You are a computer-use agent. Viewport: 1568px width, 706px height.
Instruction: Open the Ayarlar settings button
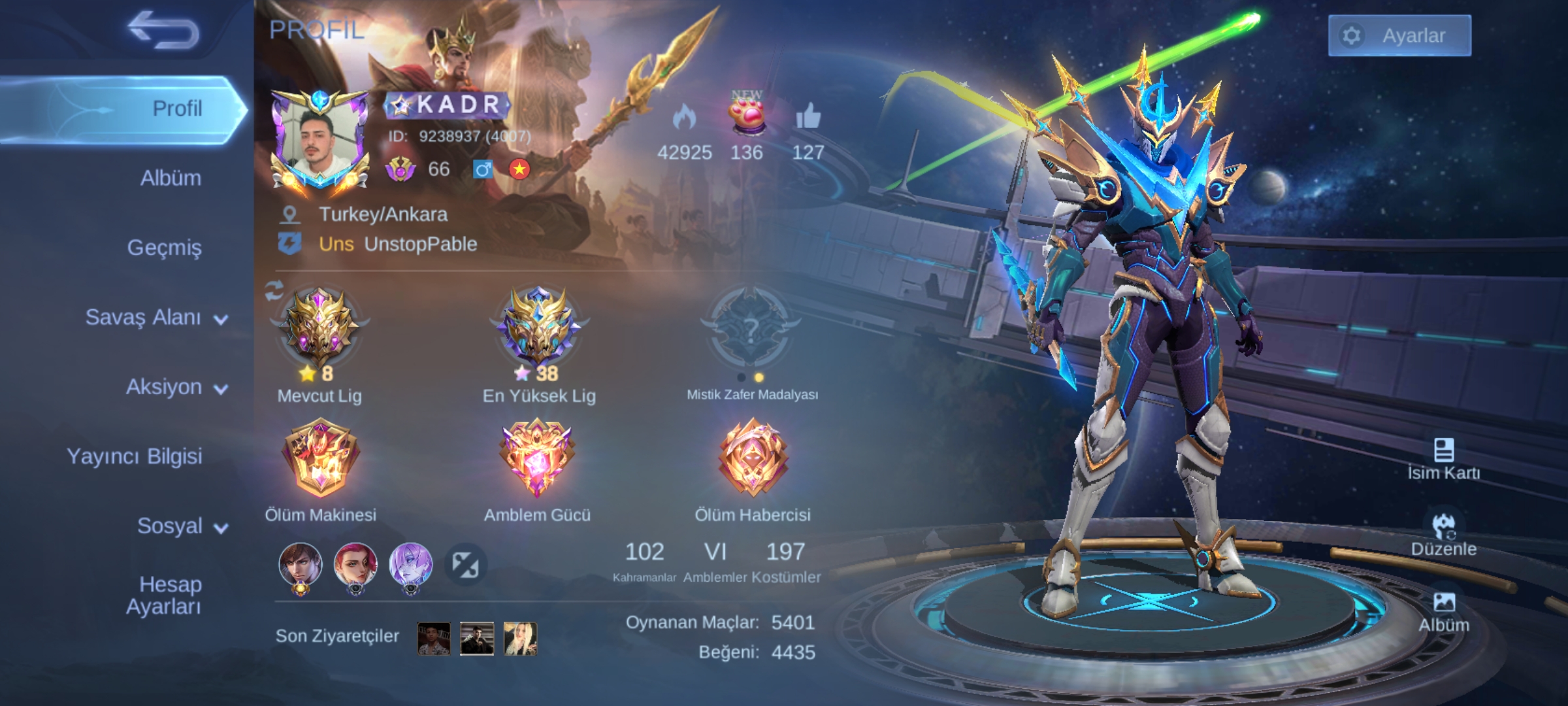click(x=1399, y=35)
